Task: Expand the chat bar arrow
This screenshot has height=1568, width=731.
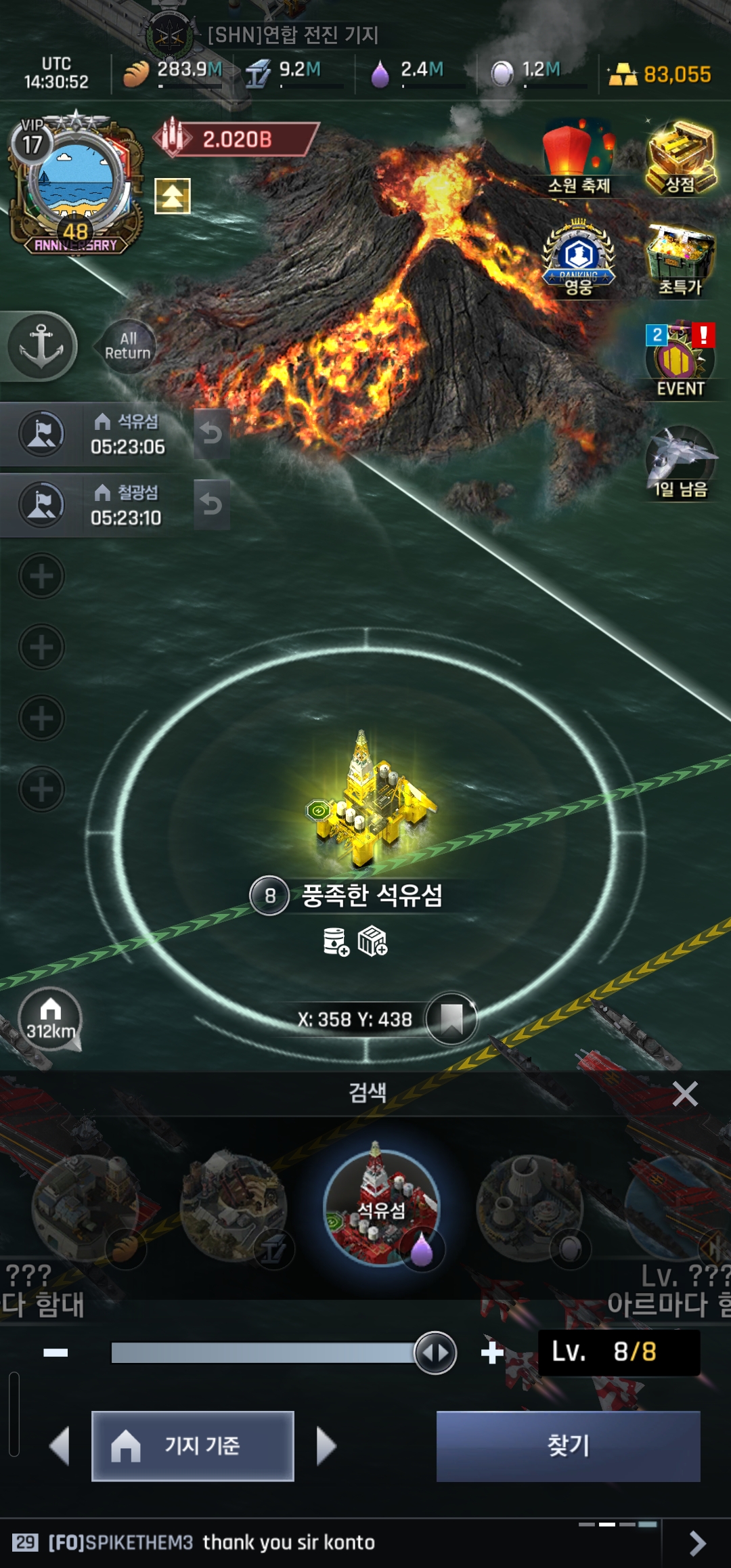Action: [x=697, y=1543]
